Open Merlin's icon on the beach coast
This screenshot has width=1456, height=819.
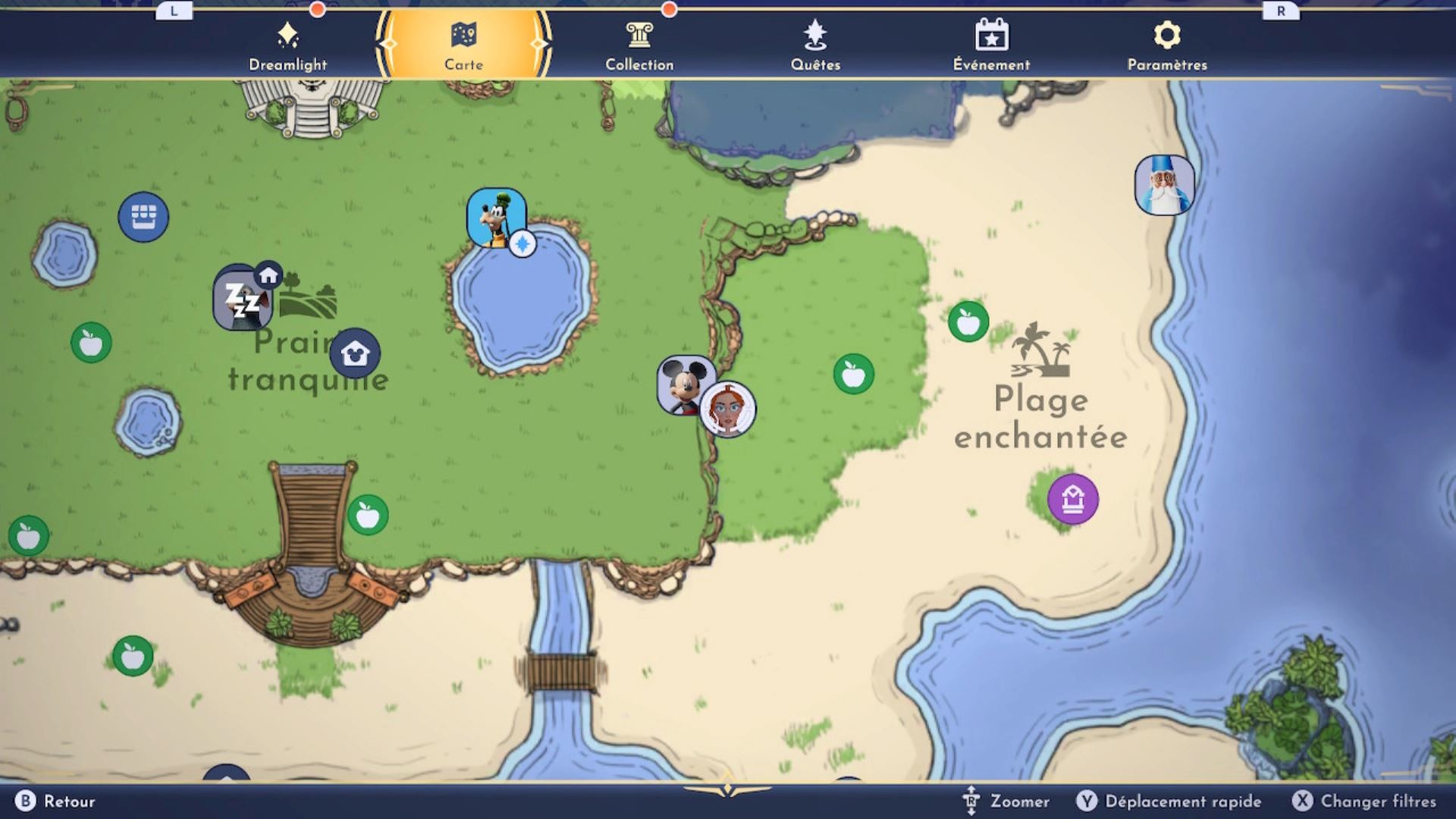pyautogui.click(x=1165, y=187)
